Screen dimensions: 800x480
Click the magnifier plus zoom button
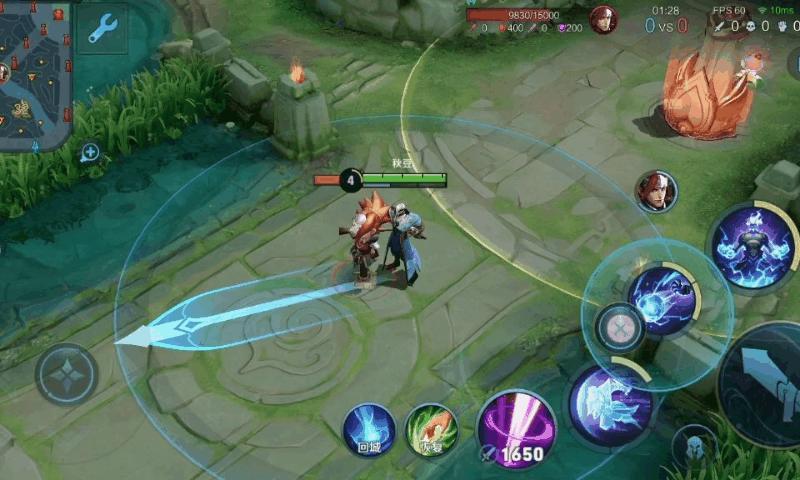[90, 153]
